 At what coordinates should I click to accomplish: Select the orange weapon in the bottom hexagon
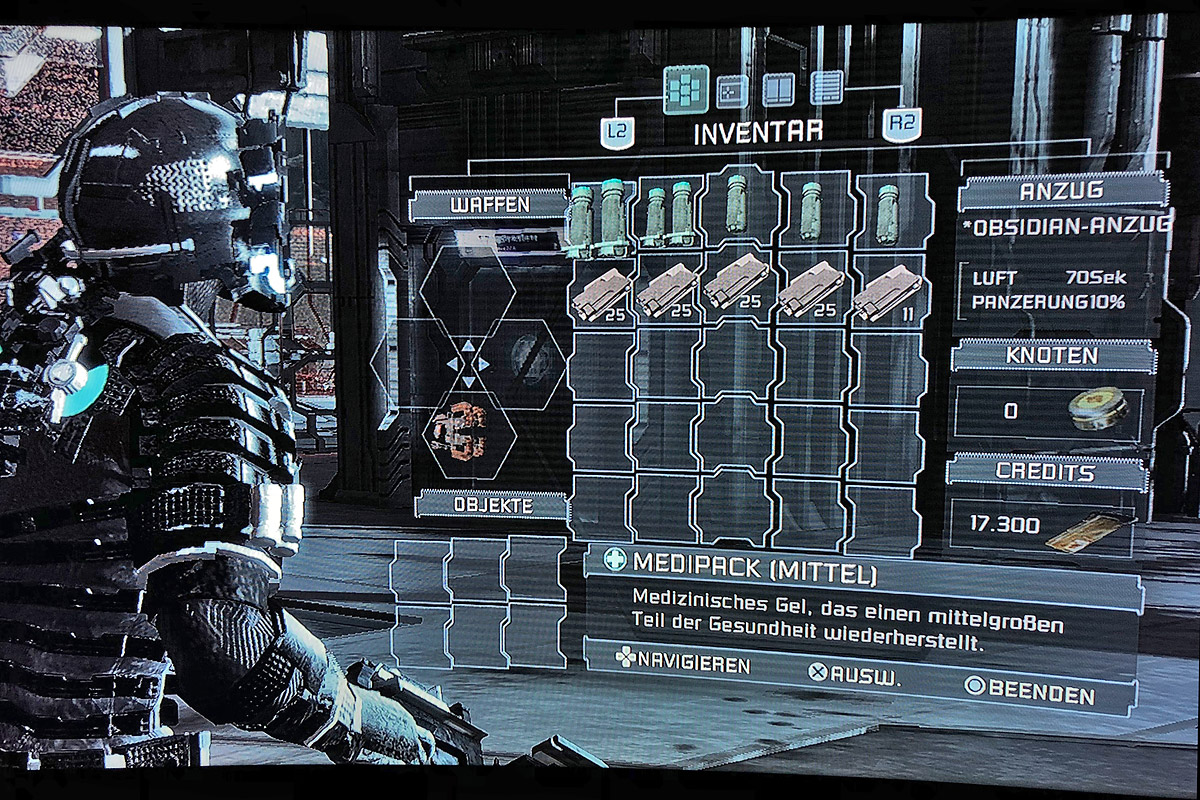463,430
